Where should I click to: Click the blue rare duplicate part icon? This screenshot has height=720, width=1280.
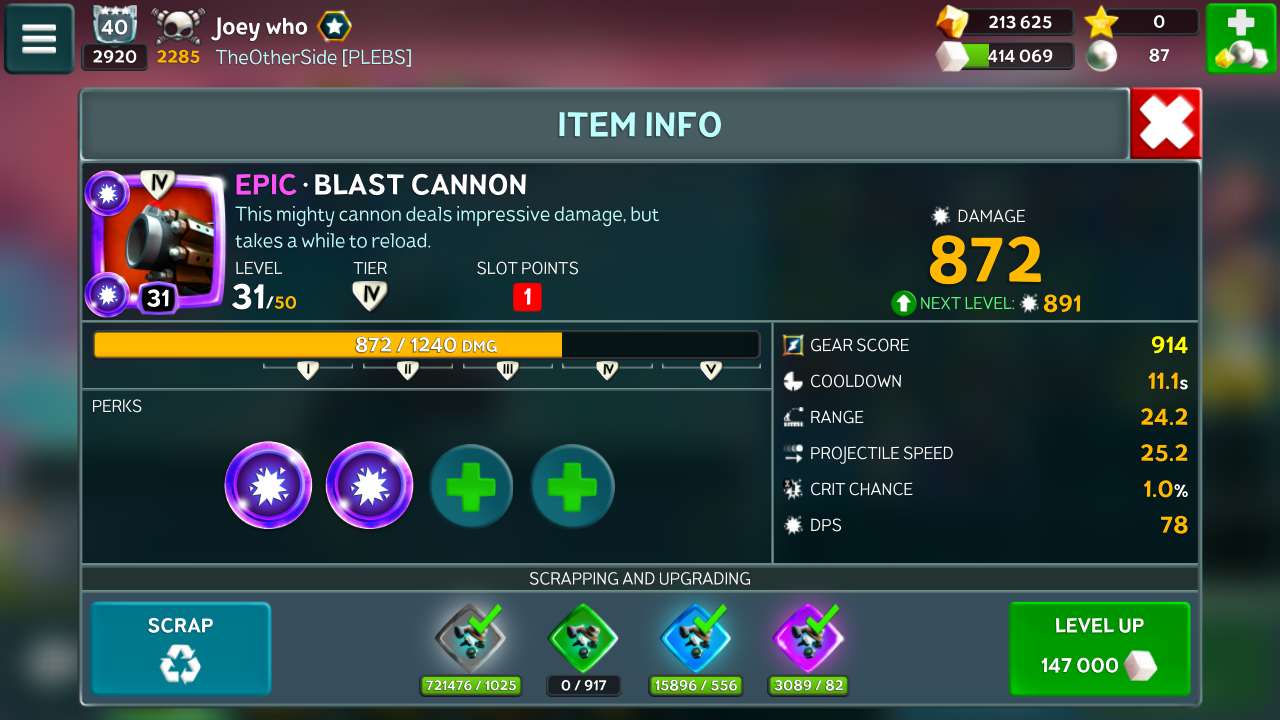[696, 638]
